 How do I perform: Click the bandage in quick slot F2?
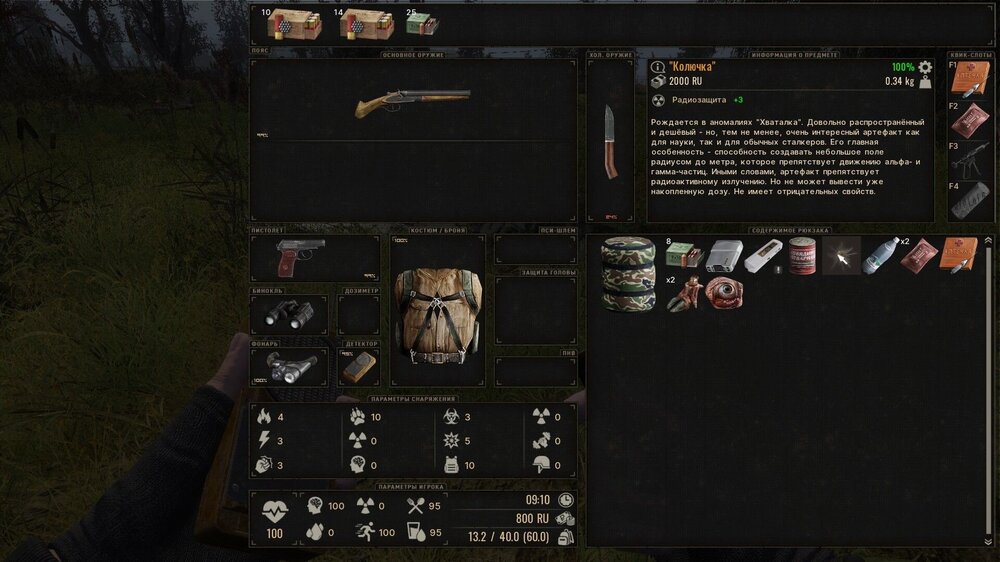[968, 121]
